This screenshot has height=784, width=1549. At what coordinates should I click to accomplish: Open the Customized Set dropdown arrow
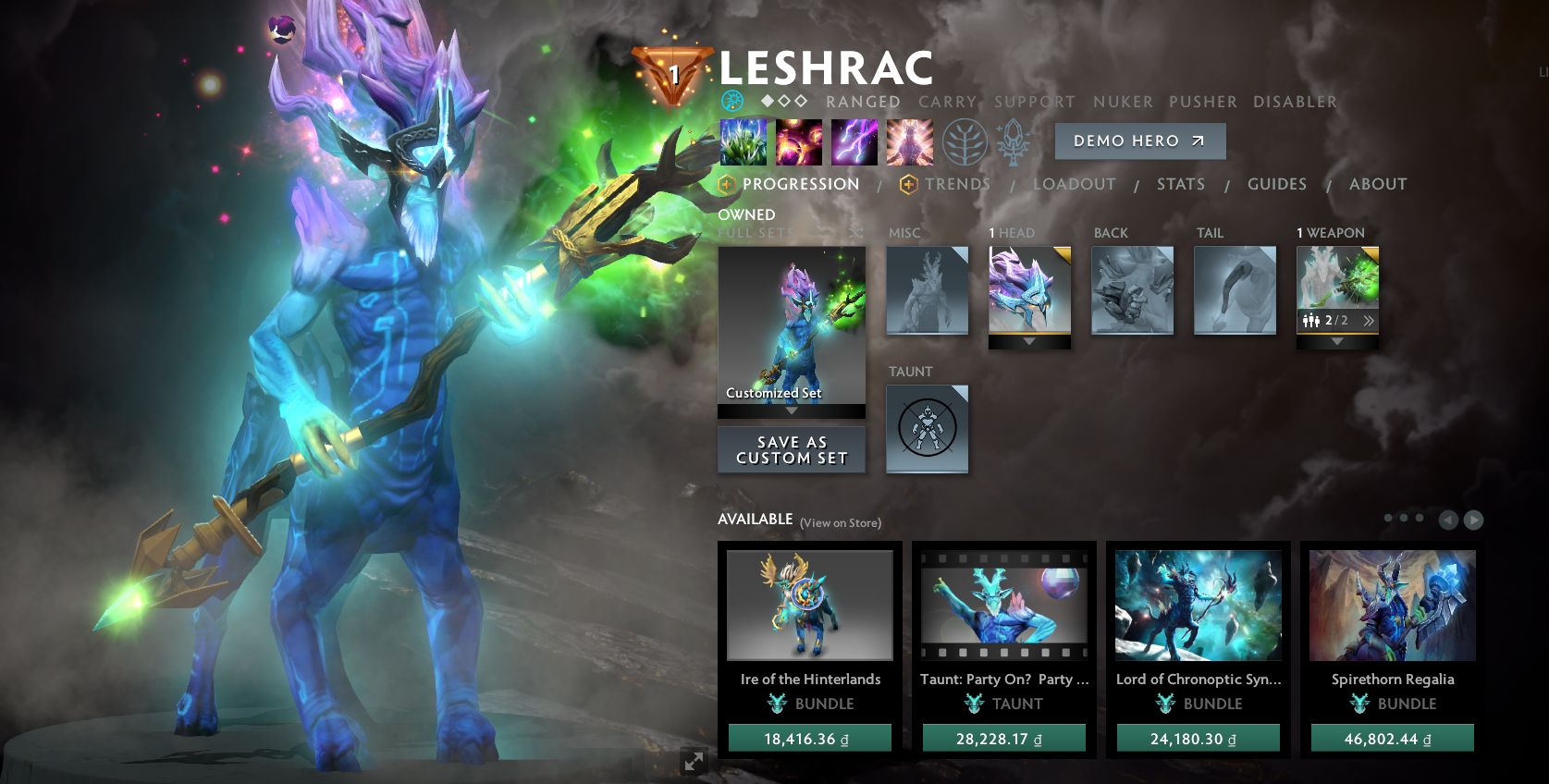791,411
